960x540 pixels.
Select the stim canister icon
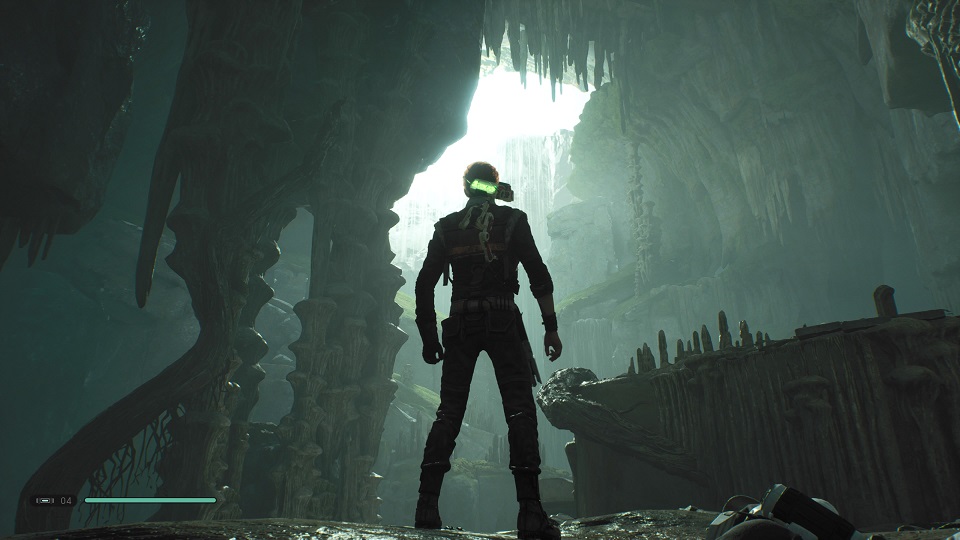point(45,500)
